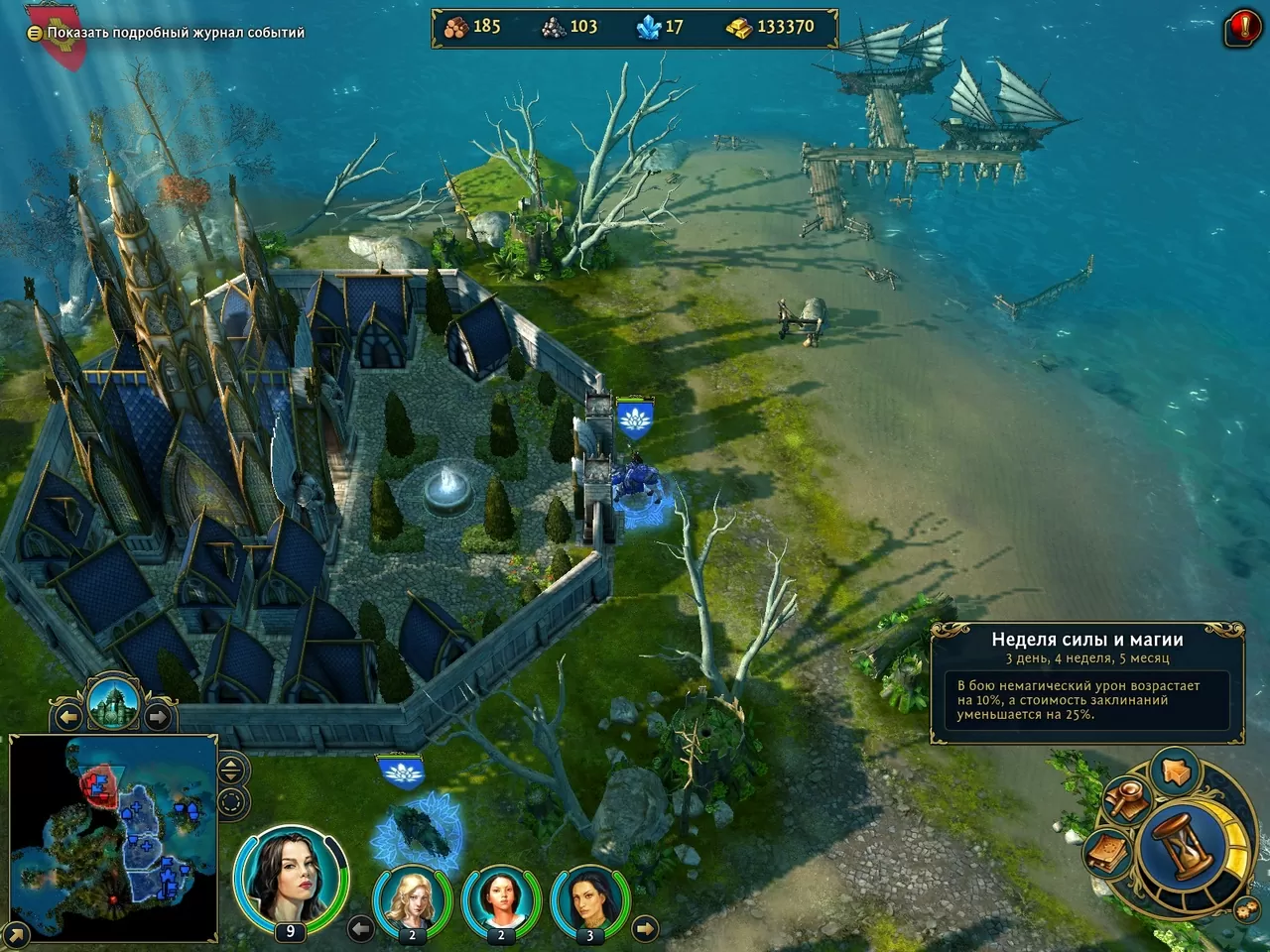Expand the minimap with the corner arrow

[x=16, y=934]
